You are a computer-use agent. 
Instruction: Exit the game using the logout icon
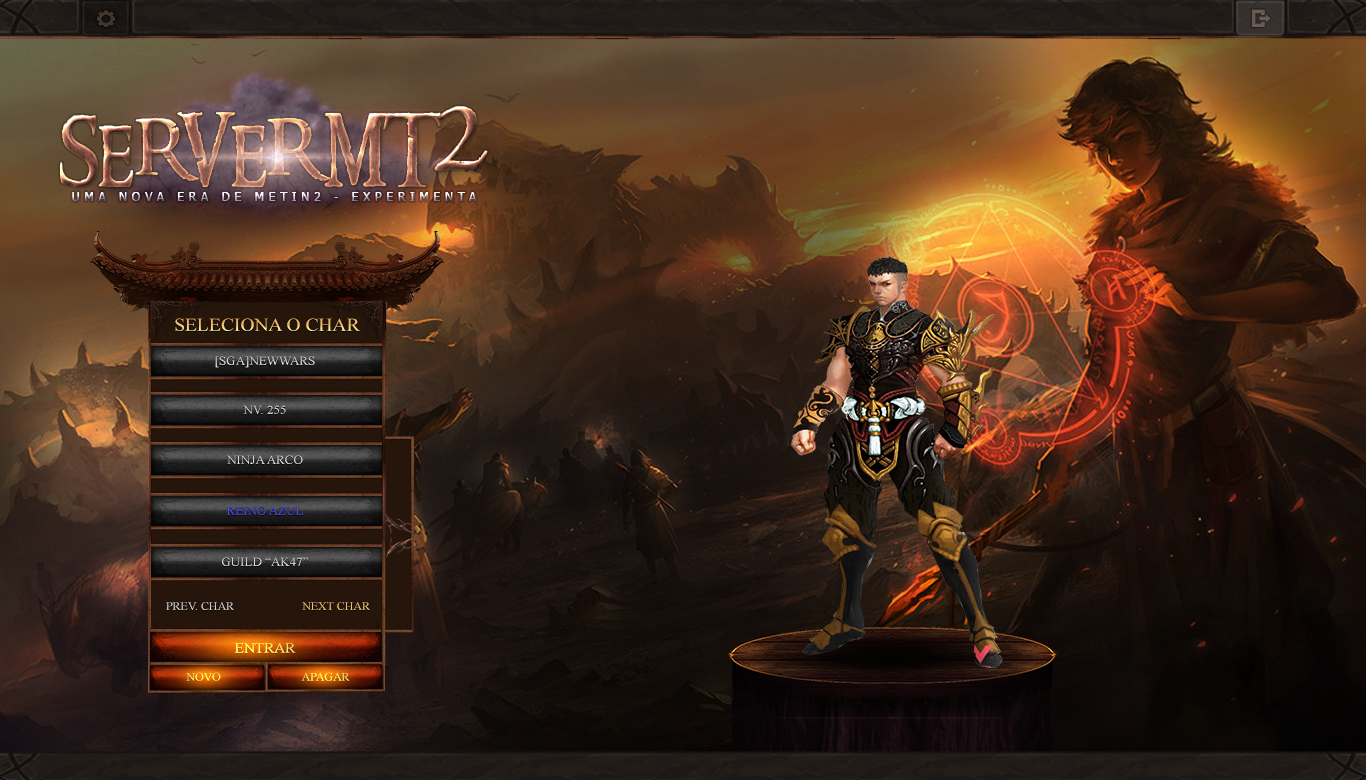coord(1260,18)
